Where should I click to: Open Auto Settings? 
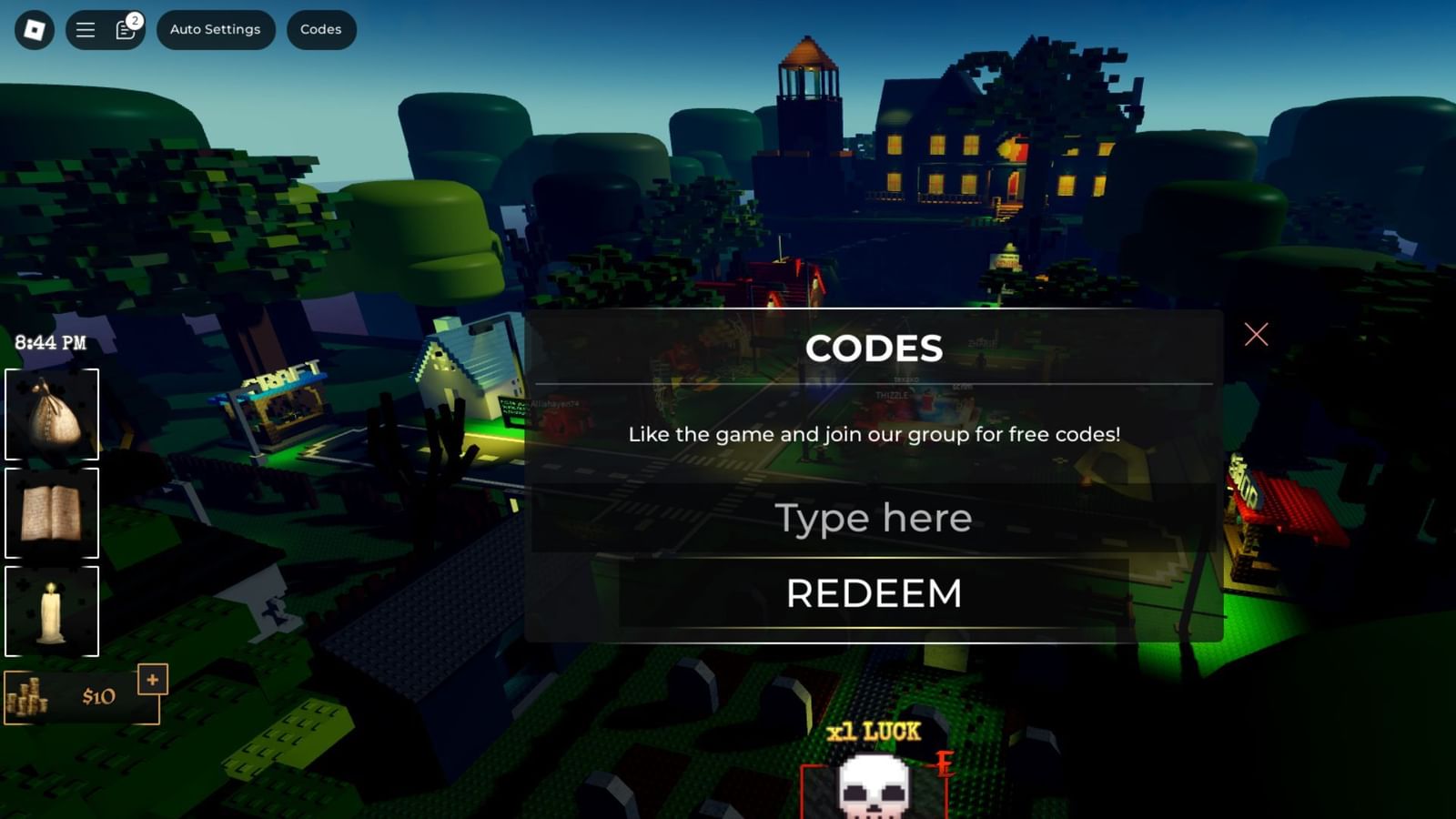click(216, 28)
